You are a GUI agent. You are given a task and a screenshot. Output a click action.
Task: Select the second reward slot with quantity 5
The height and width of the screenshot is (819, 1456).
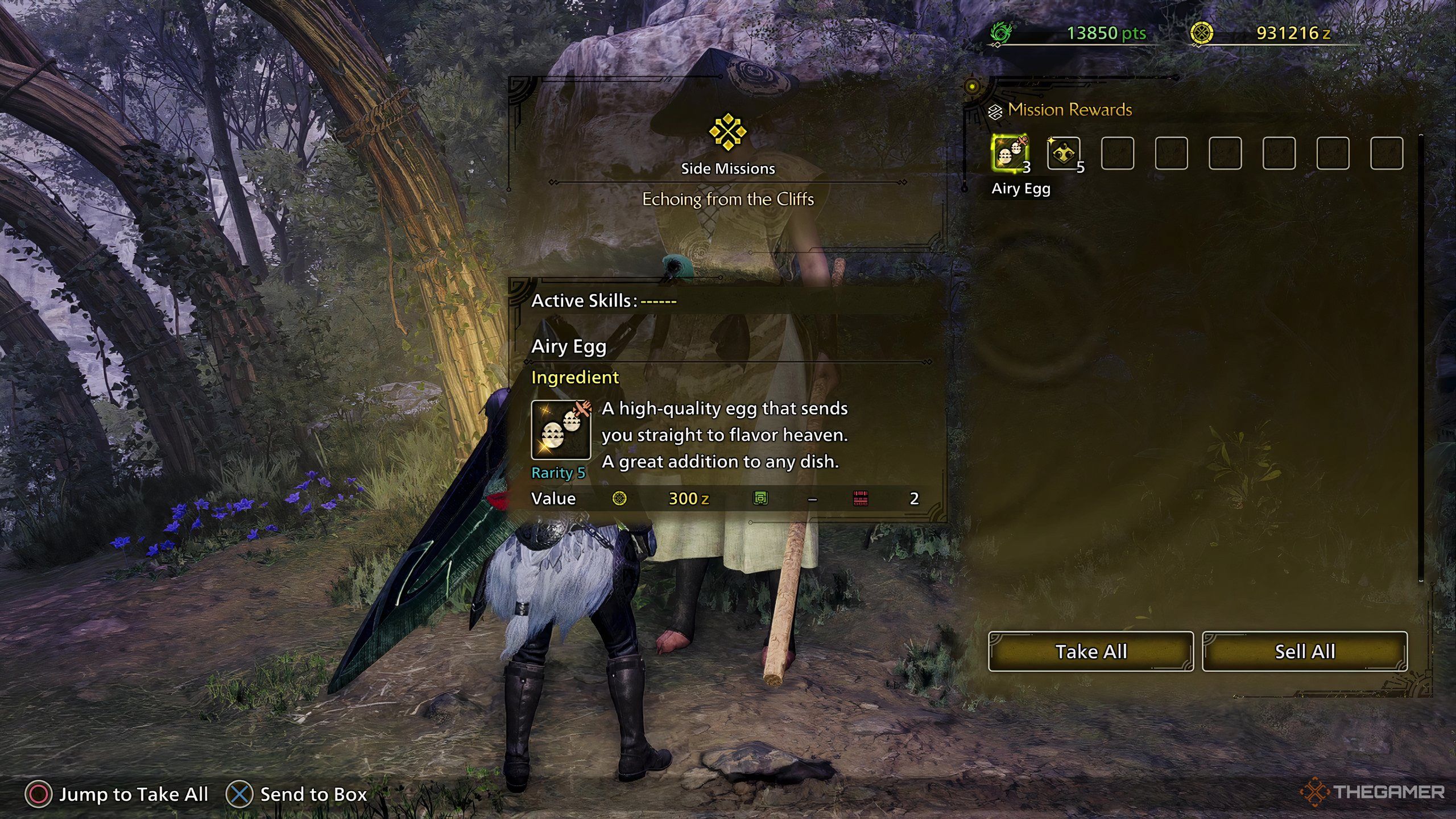coord(1063,153)
